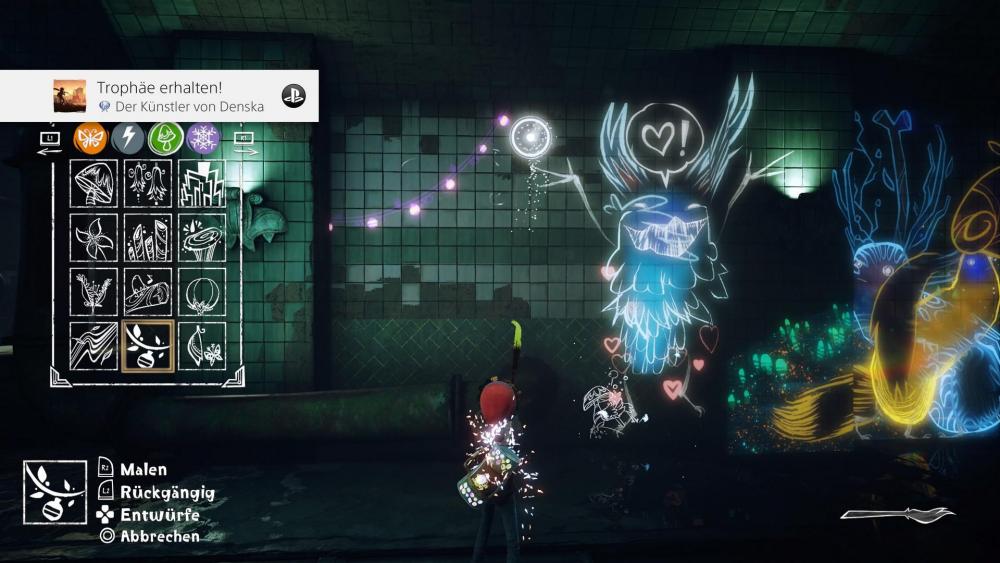
Task: Pick the round pumpkin design tile
Action: (x=201, y=291)
